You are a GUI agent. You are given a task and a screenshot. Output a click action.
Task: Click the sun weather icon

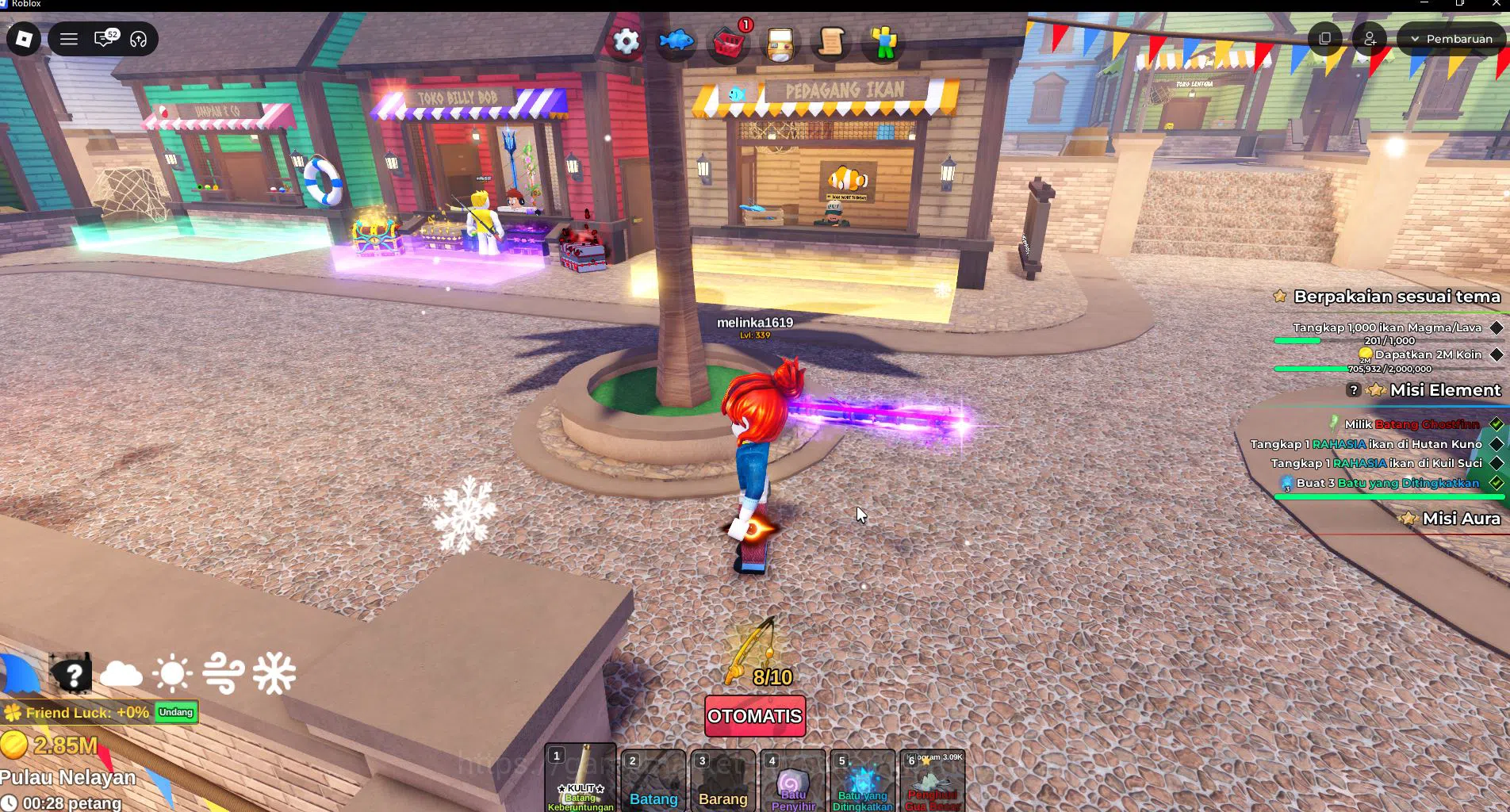tap(172, 672)
